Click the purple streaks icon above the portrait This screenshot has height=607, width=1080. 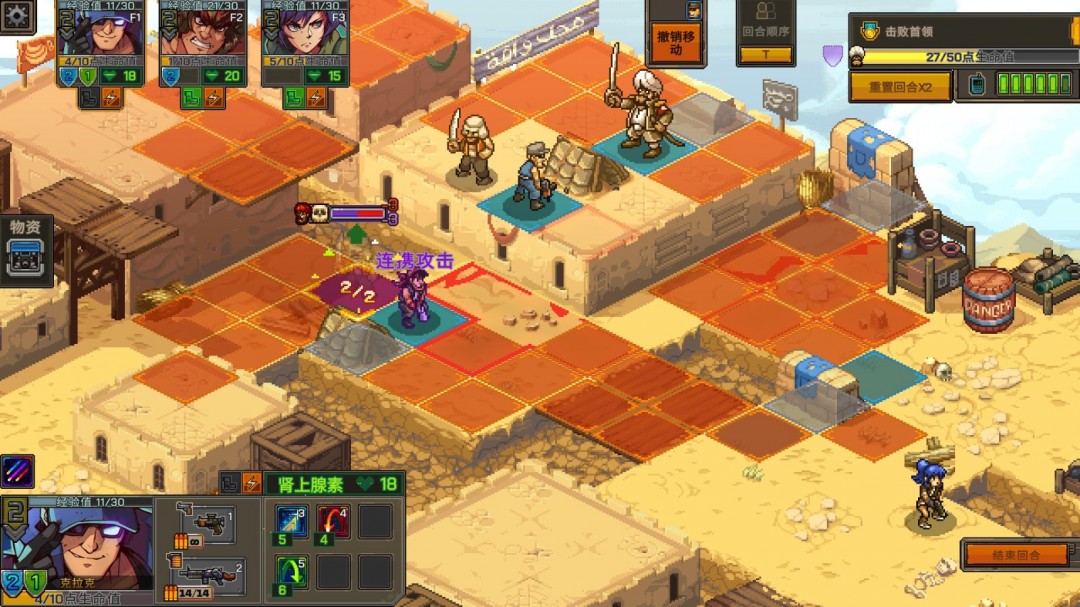18,471
